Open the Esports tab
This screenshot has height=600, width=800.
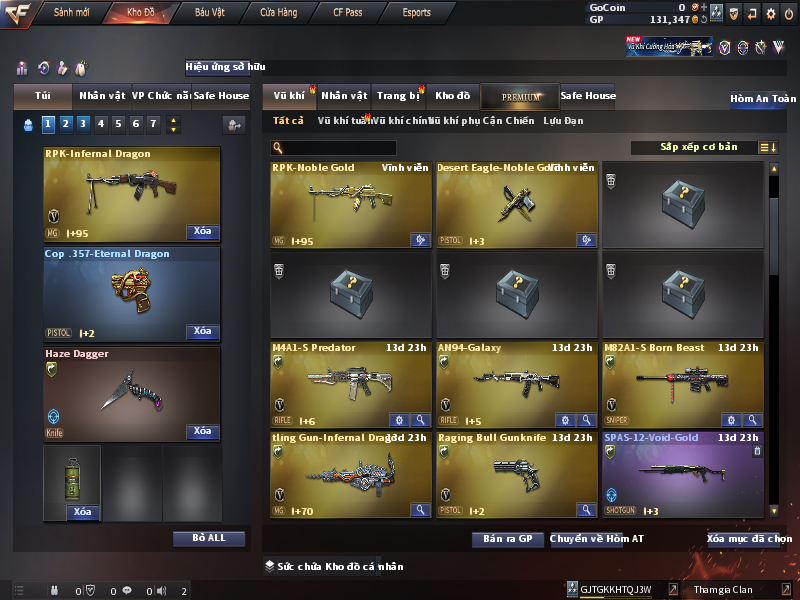tap(416, 13)
